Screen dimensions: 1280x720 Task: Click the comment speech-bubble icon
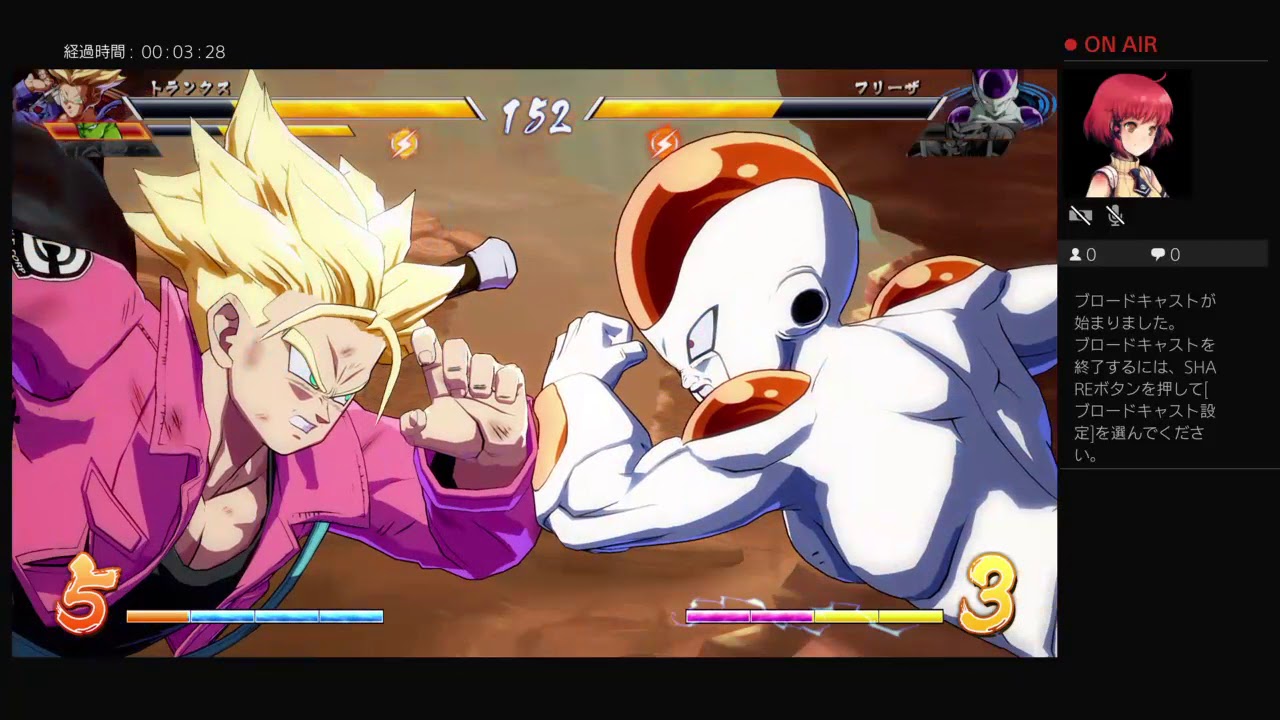tap(1160, 254)
